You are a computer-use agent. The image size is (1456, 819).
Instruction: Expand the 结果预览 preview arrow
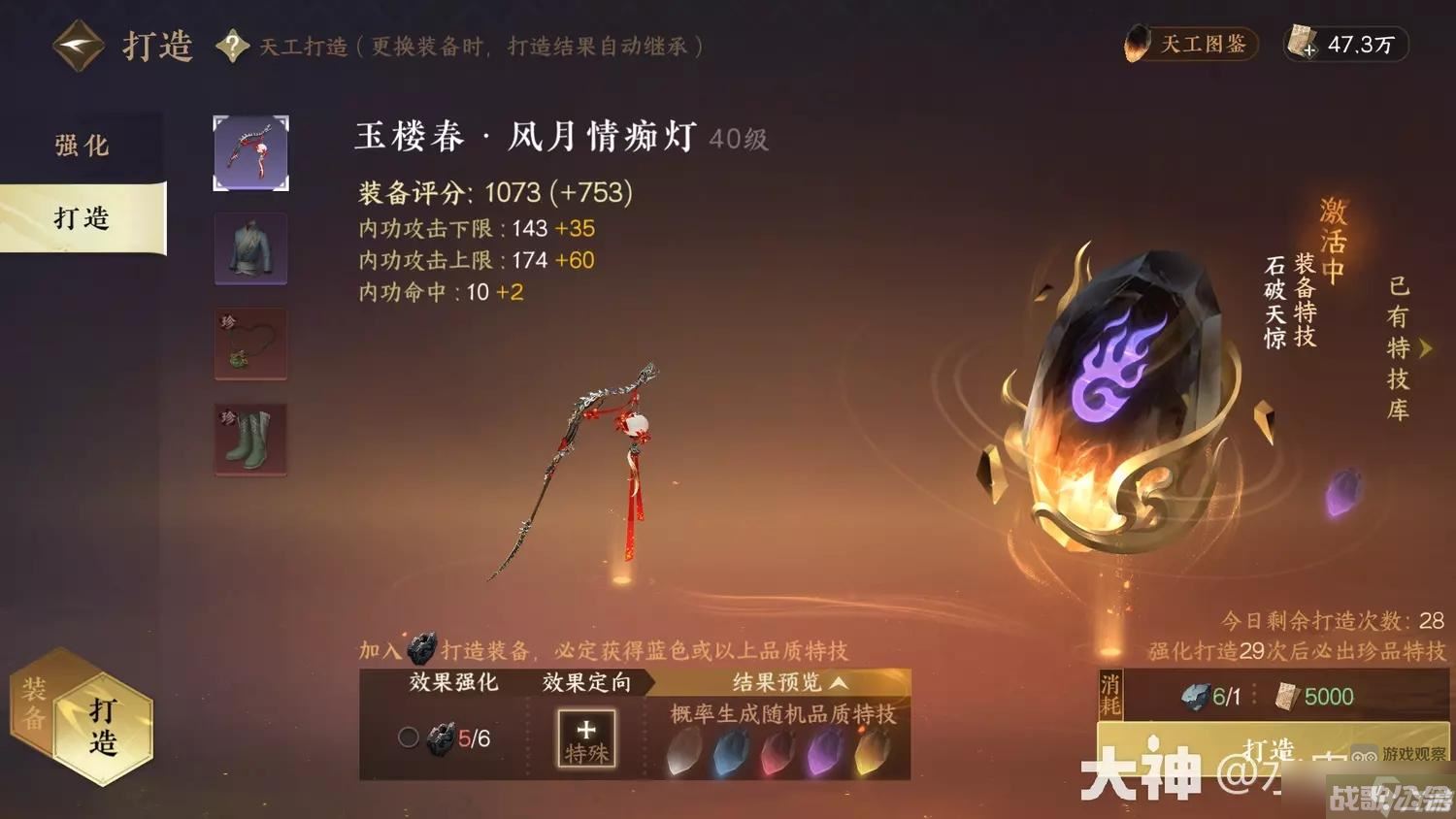837,682
